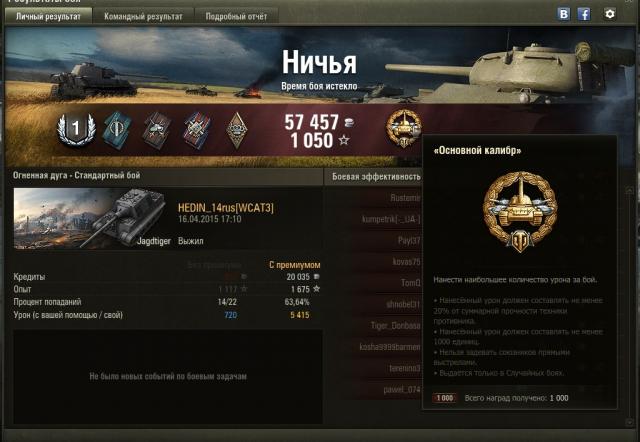This screenshot has height=442, width=640.
Task: Click the "Основной калибр" medal icon
Action: [x=403, y=129]
